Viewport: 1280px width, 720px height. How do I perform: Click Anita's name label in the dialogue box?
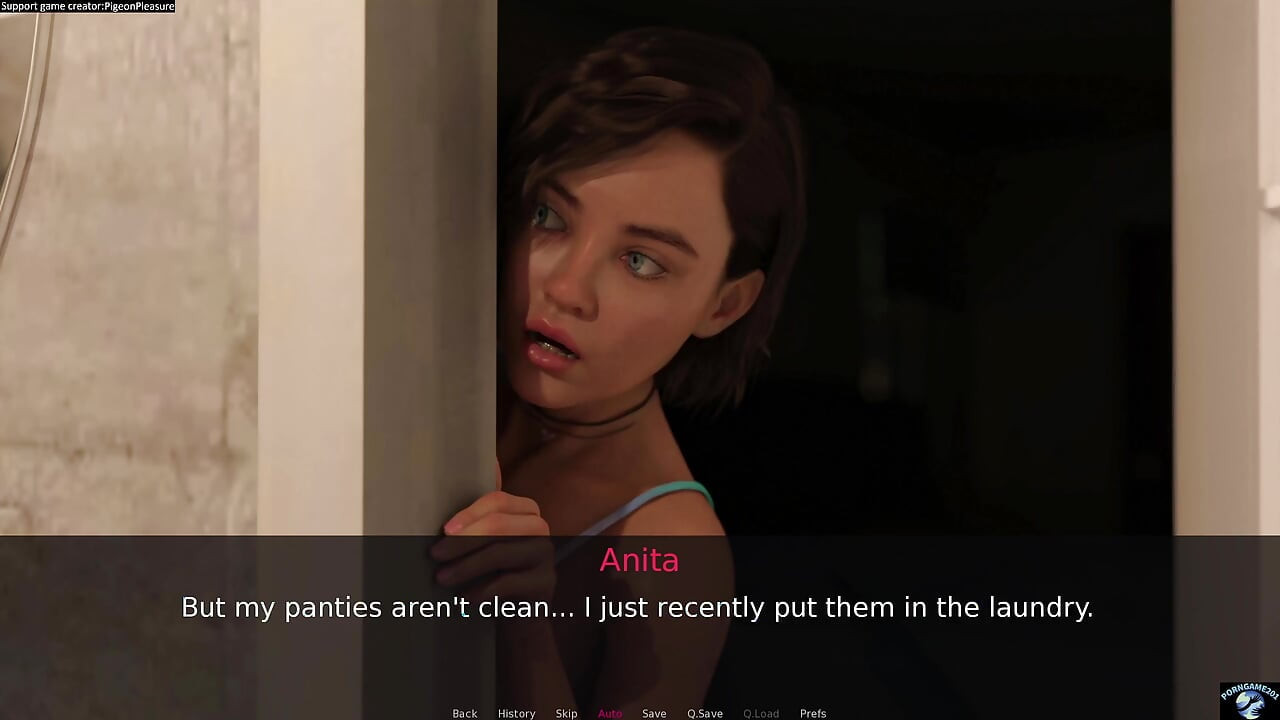point(639,561)
